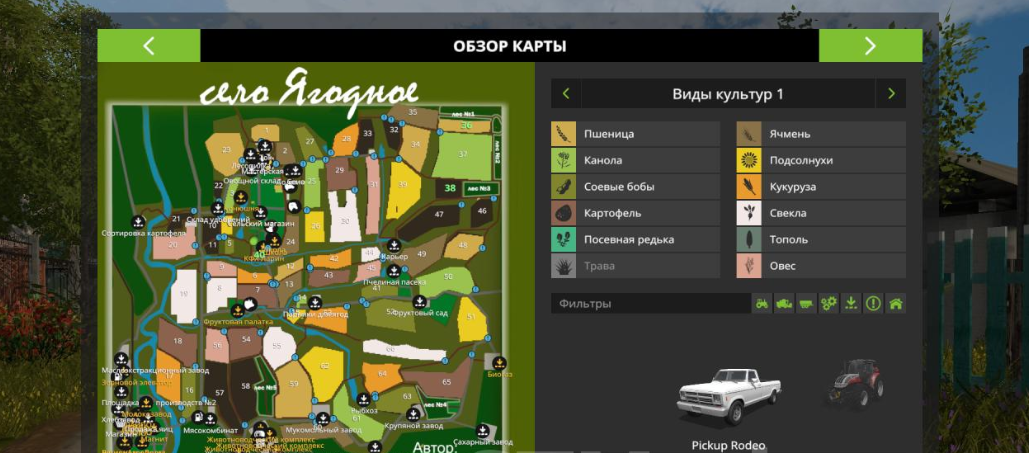Select Канола crop legend entry
1029x453 pixels.
[635, 160]
